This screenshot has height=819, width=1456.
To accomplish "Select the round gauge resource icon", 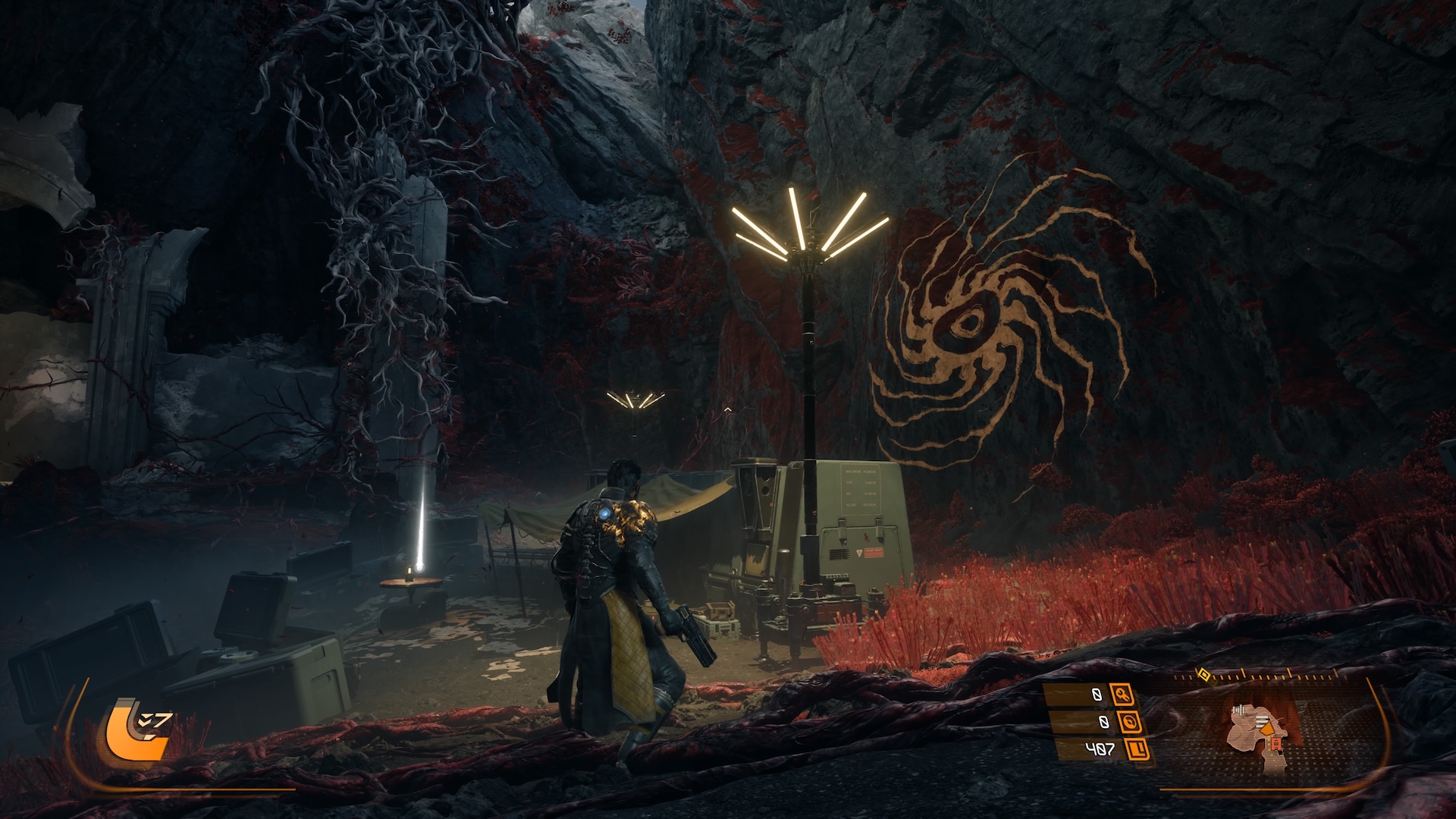I will [1129, 721].
